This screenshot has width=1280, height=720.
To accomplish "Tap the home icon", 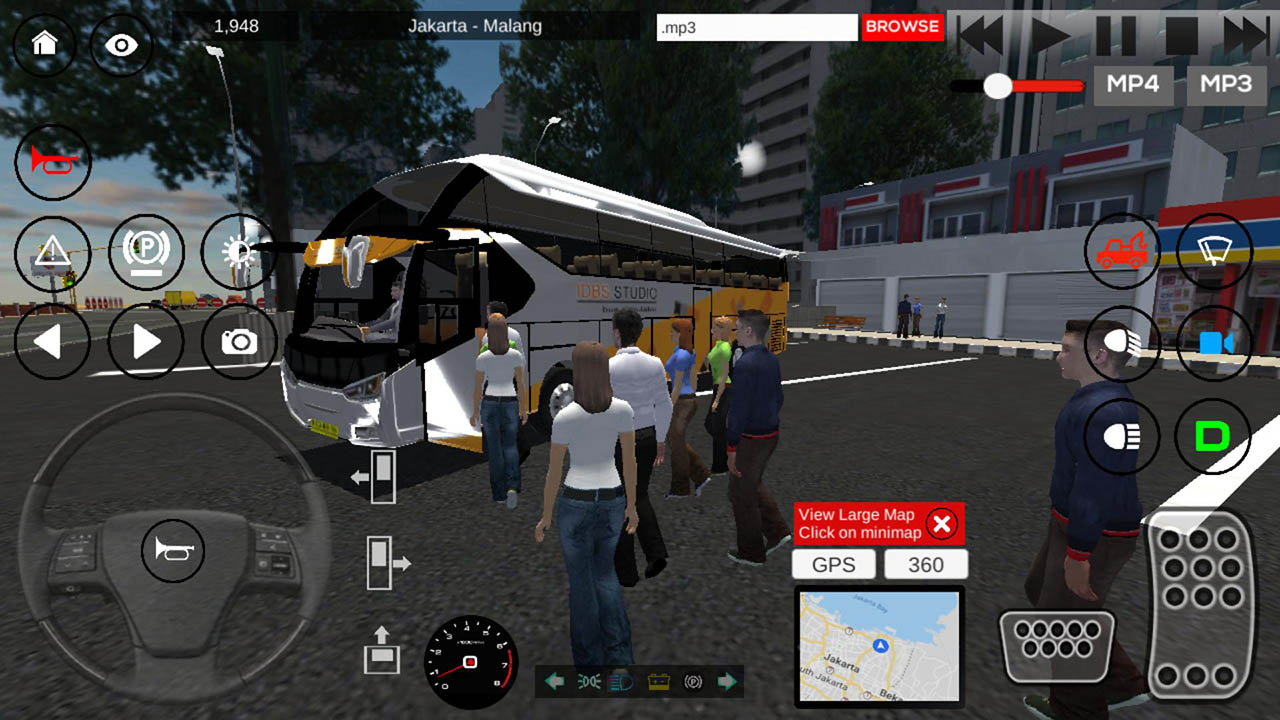I will [x=42, y=44].
